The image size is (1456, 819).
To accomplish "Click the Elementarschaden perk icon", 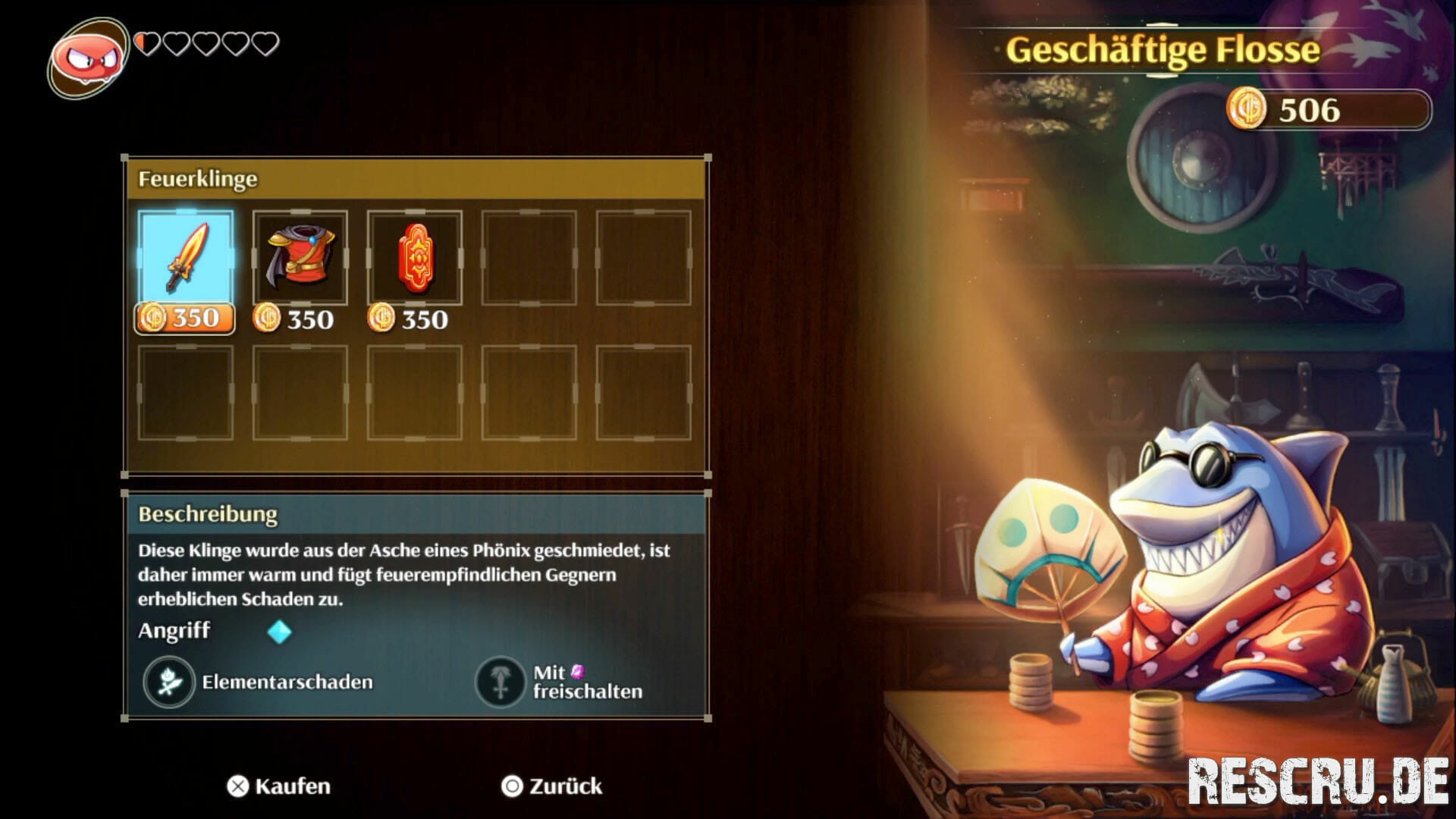I will [169, 682].
